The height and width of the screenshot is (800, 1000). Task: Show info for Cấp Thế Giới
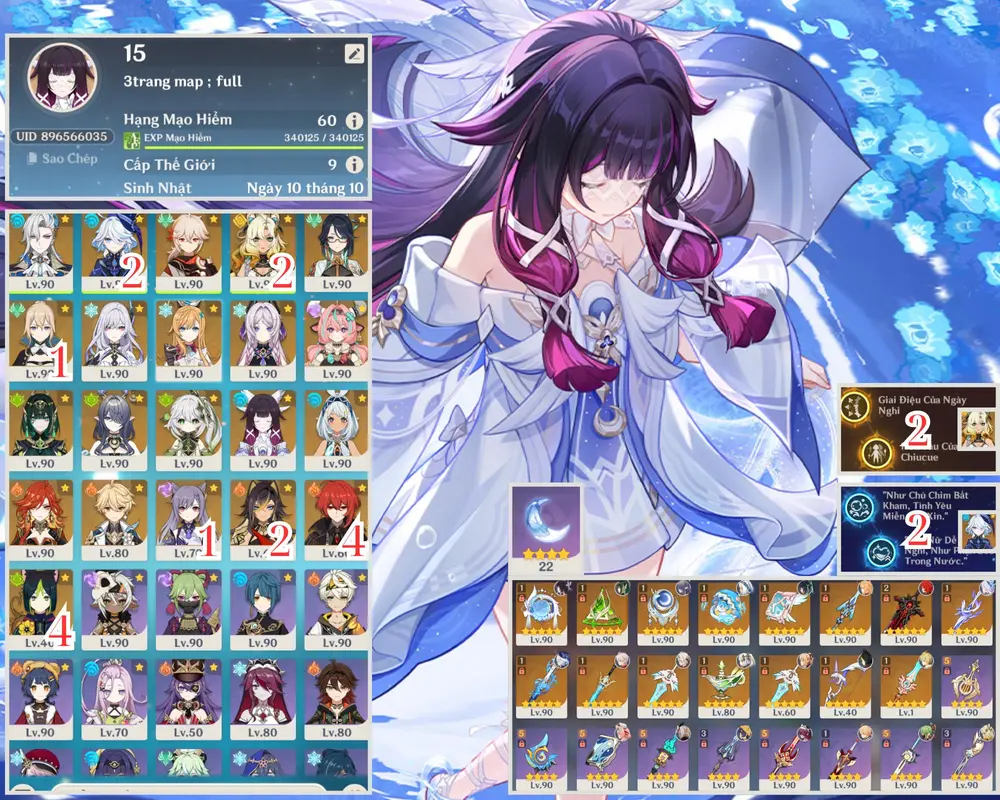[353, 165]
